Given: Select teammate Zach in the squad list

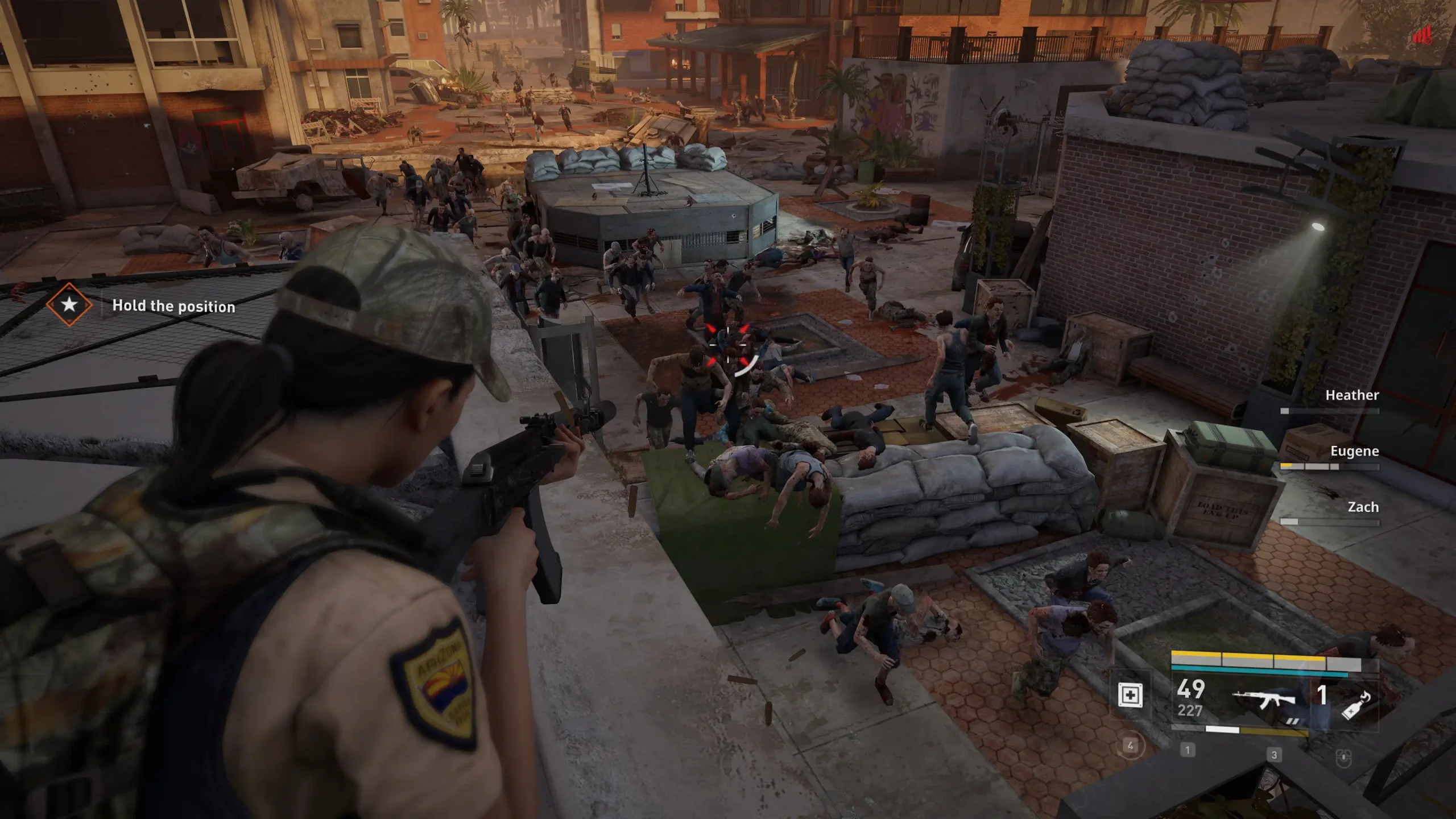Looking at the screenshot, I should 1363,507.
